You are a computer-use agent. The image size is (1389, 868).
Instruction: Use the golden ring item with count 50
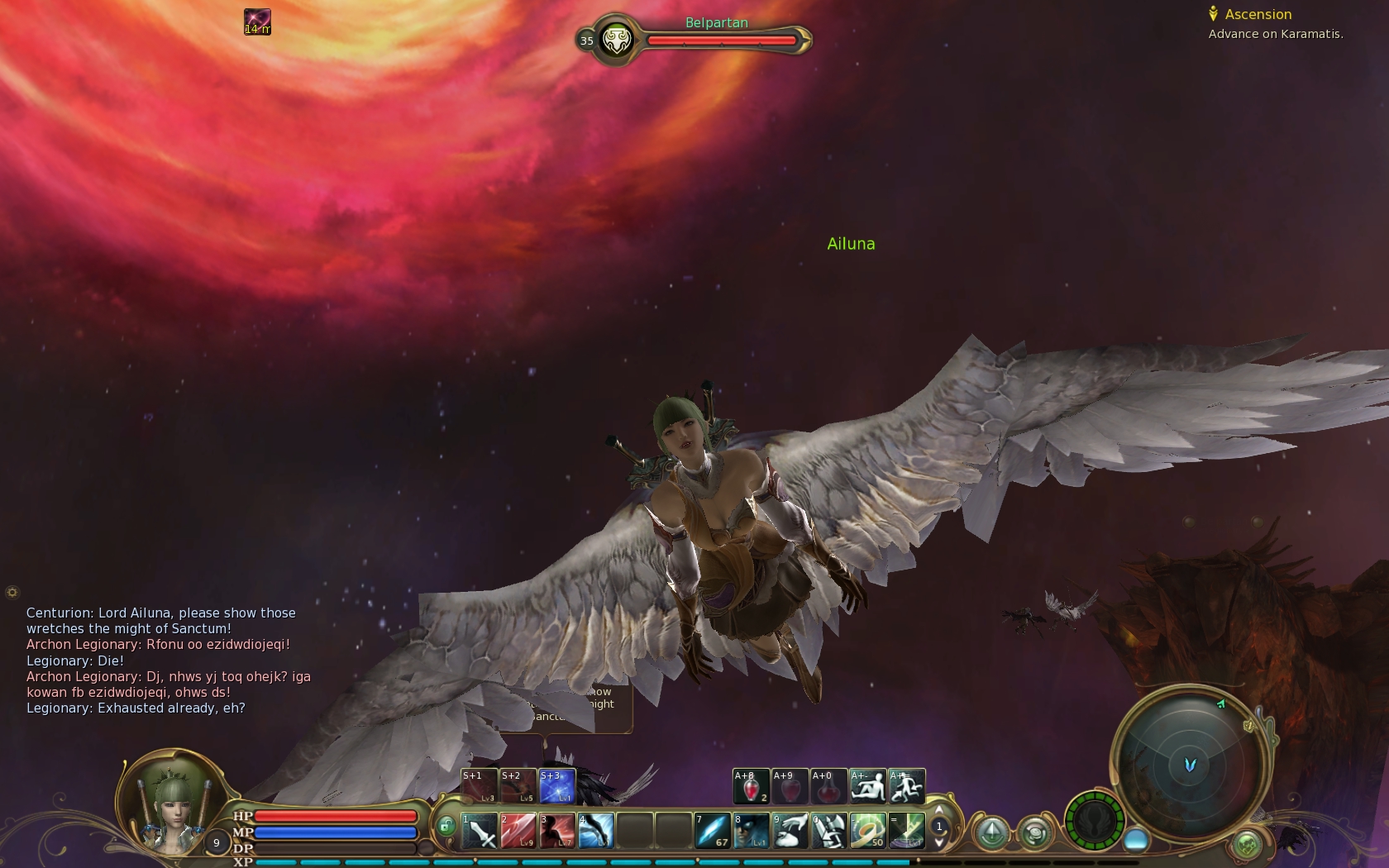[867, 831]
